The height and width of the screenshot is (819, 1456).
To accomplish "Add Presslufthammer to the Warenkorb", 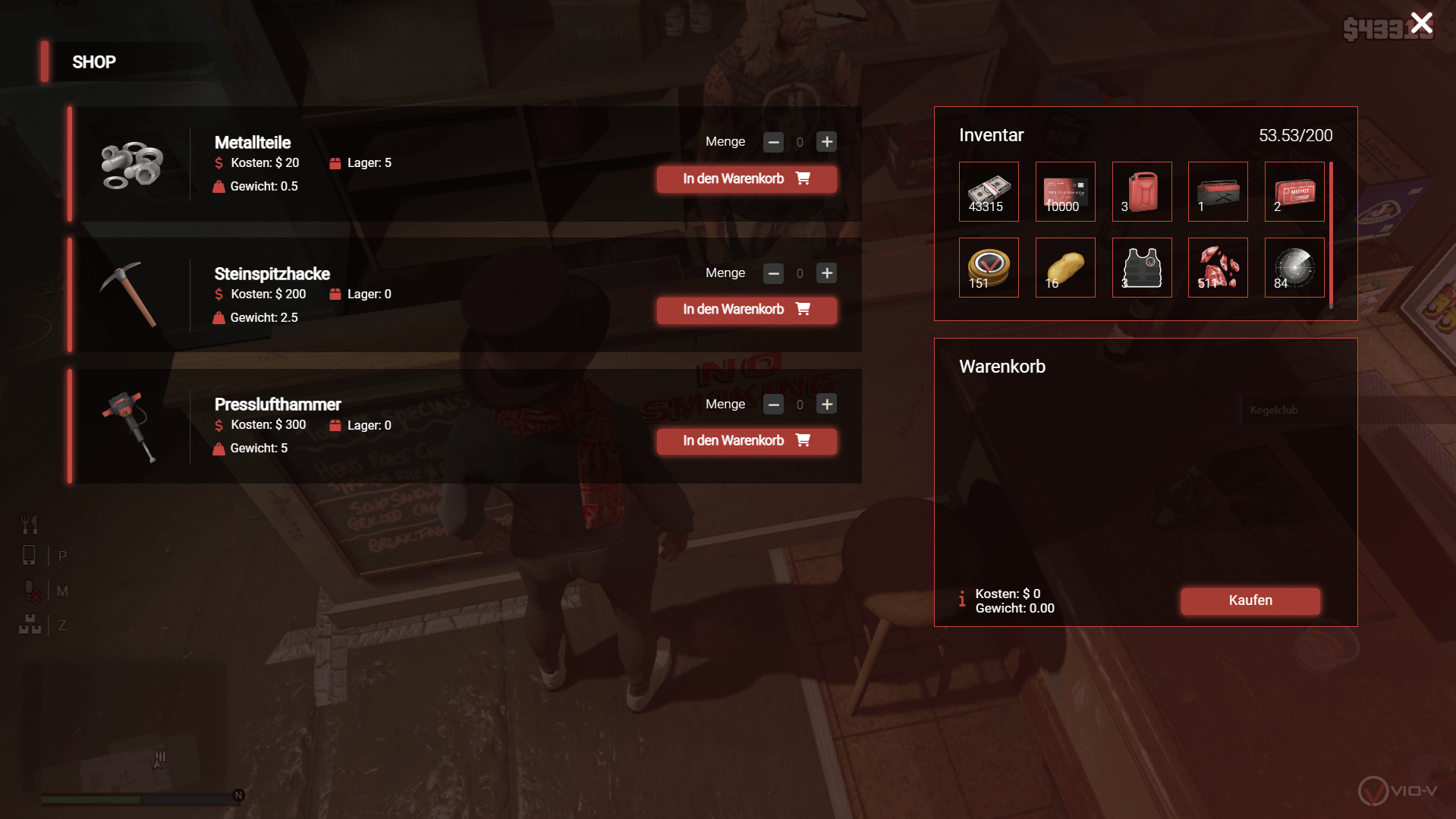I will click(x=747, y=441).
